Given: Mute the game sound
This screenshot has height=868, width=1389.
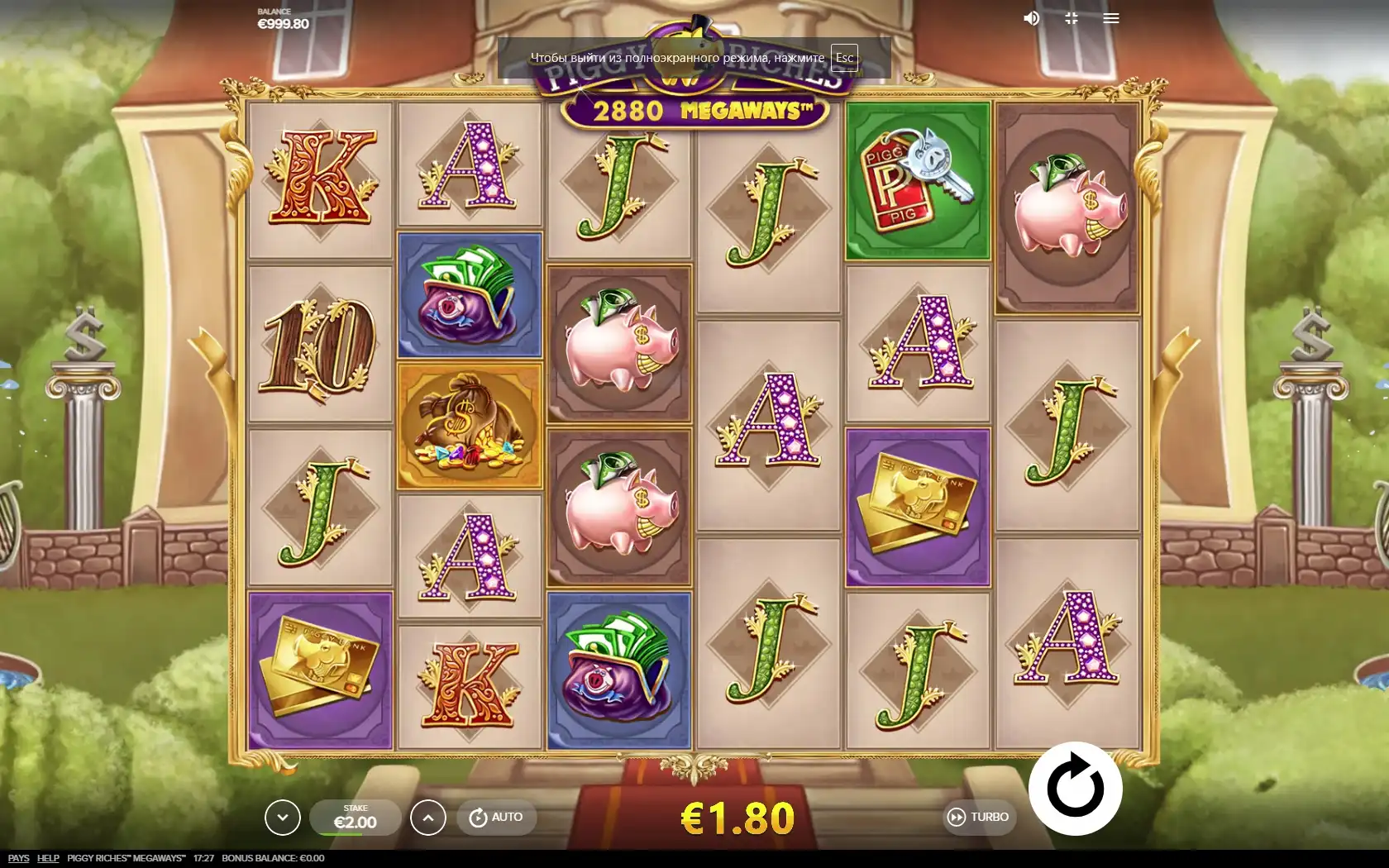Looking at the screenshot, I should (x=1031, y=18).
